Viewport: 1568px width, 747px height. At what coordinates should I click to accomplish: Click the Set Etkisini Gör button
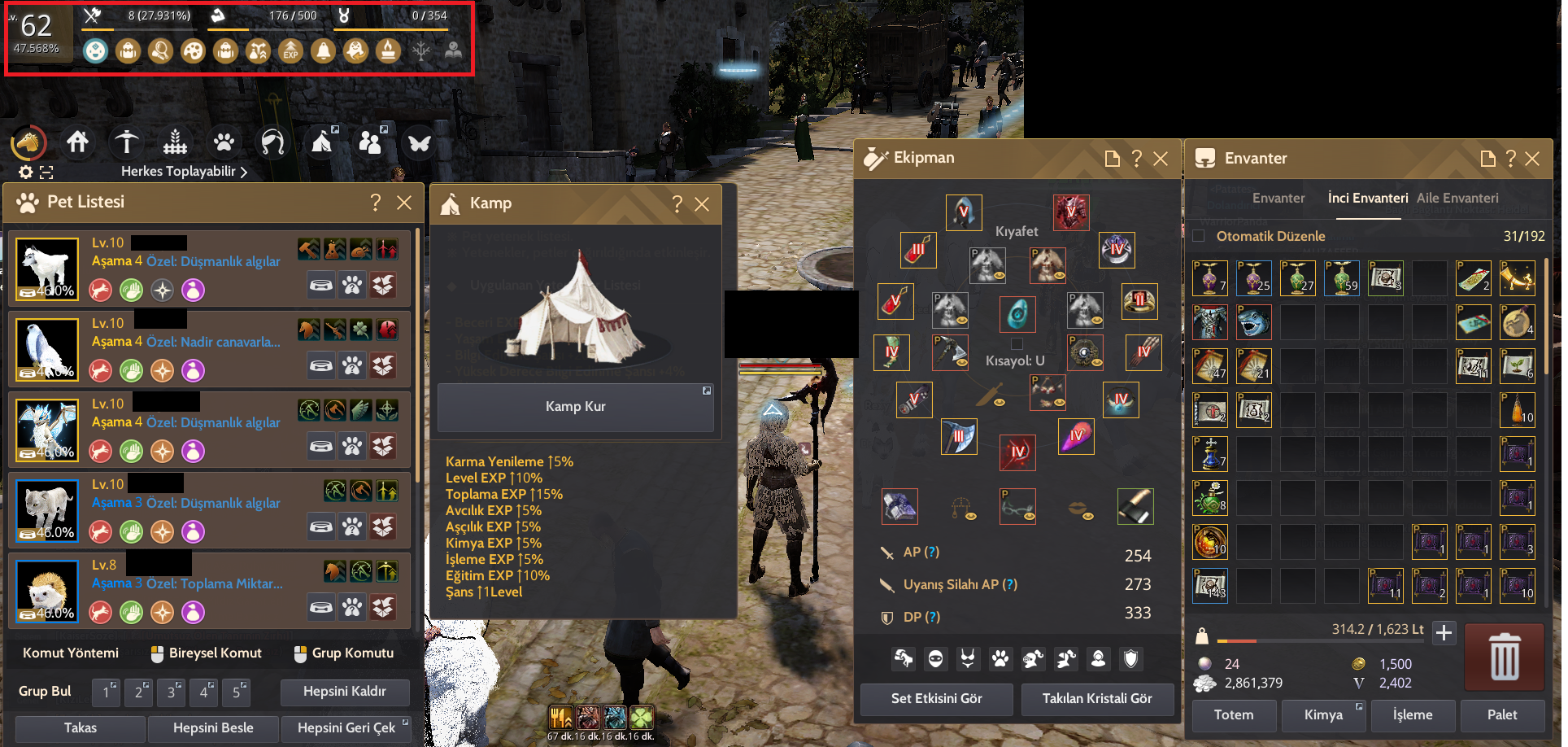coord(936,698)
